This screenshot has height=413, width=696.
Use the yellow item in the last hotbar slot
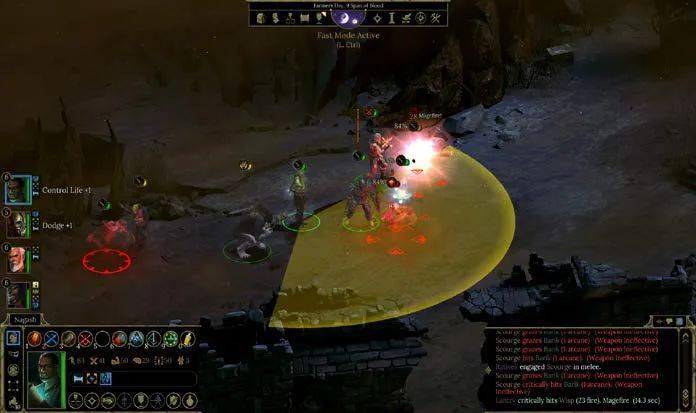187,339
